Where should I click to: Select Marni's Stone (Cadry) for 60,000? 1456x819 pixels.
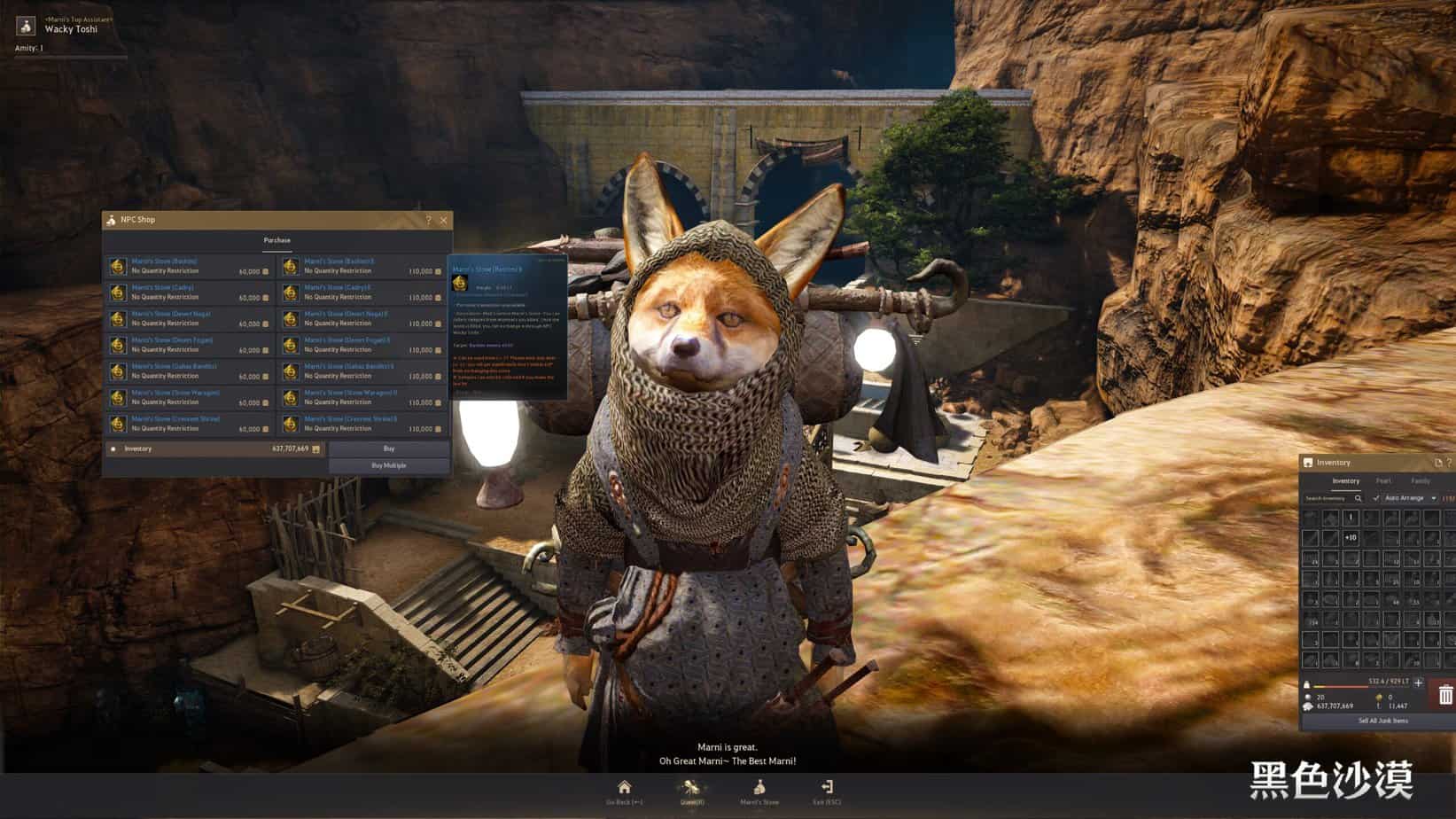click(190, 292)
